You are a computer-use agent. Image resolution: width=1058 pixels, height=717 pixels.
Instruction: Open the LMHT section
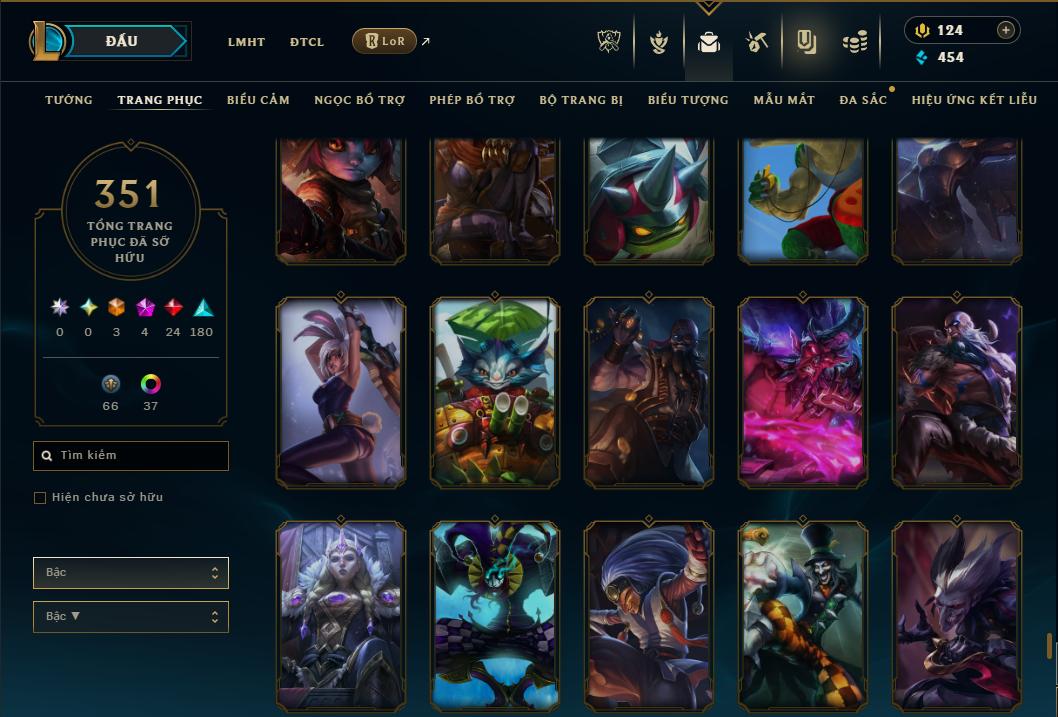tap(246, 42)
